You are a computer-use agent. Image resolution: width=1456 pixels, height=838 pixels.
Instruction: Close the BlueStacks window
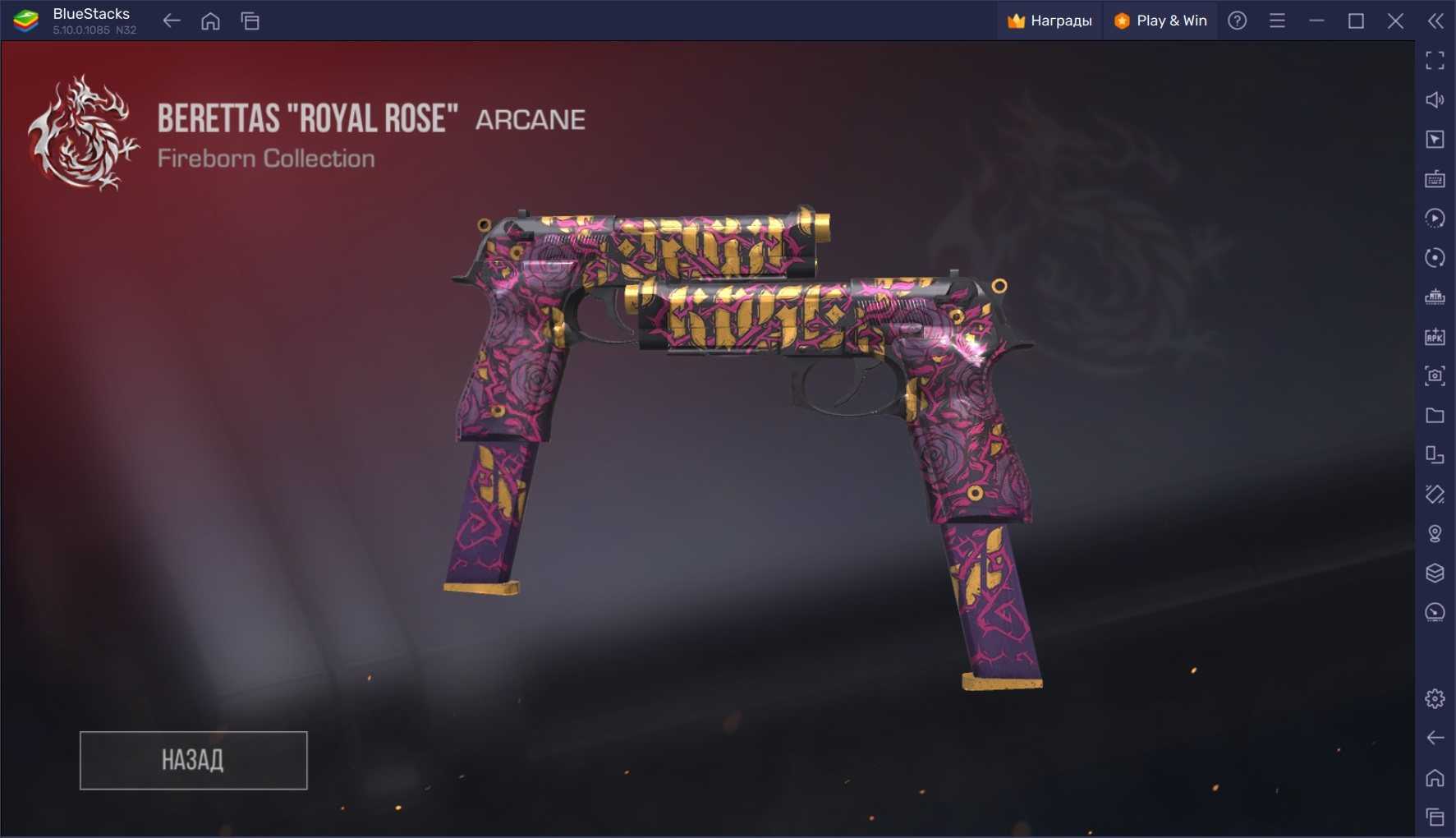[x=1395, y=21]
